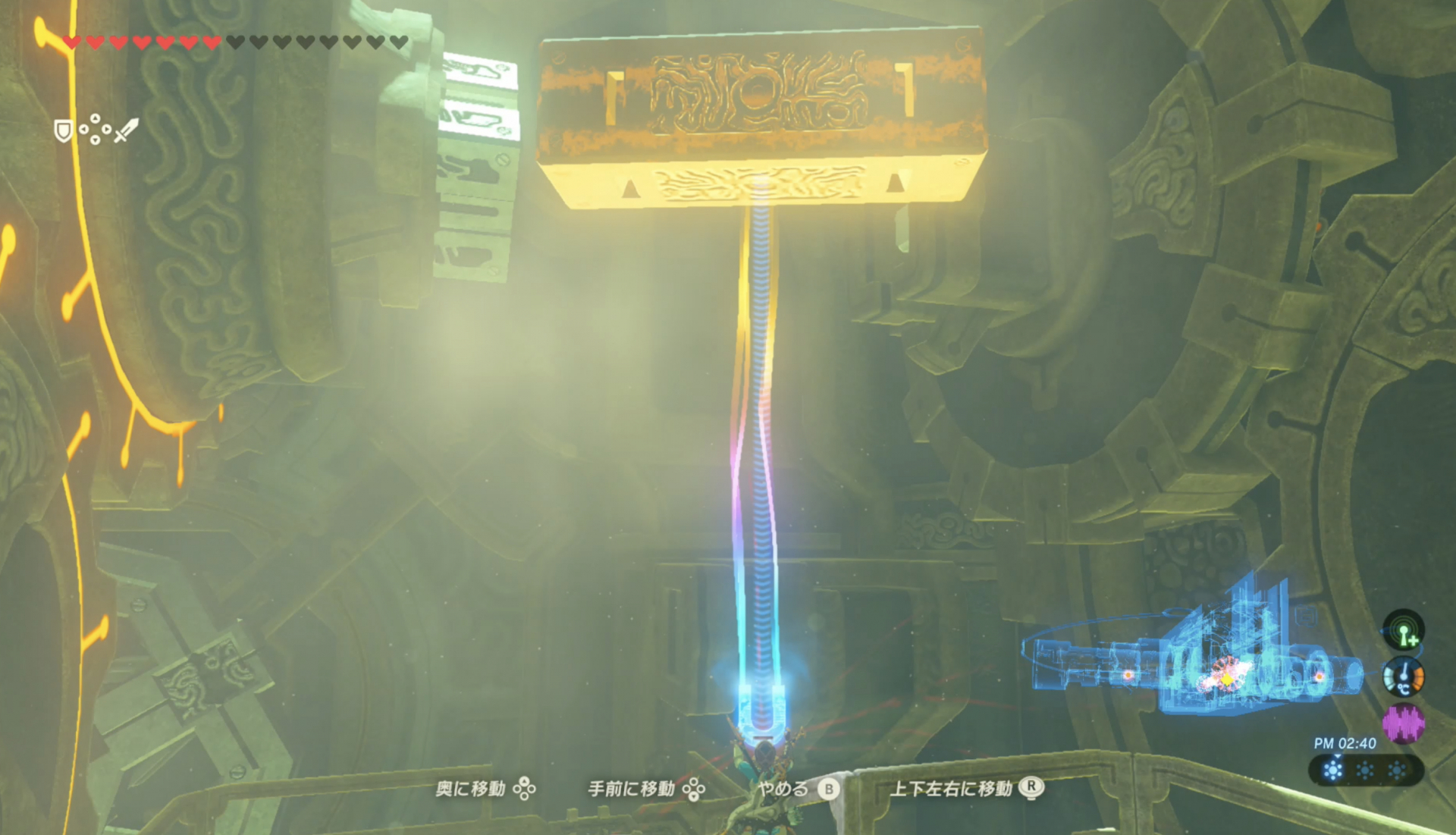
Task: Click the 上下左右に移動 control label
Action: 952,789
